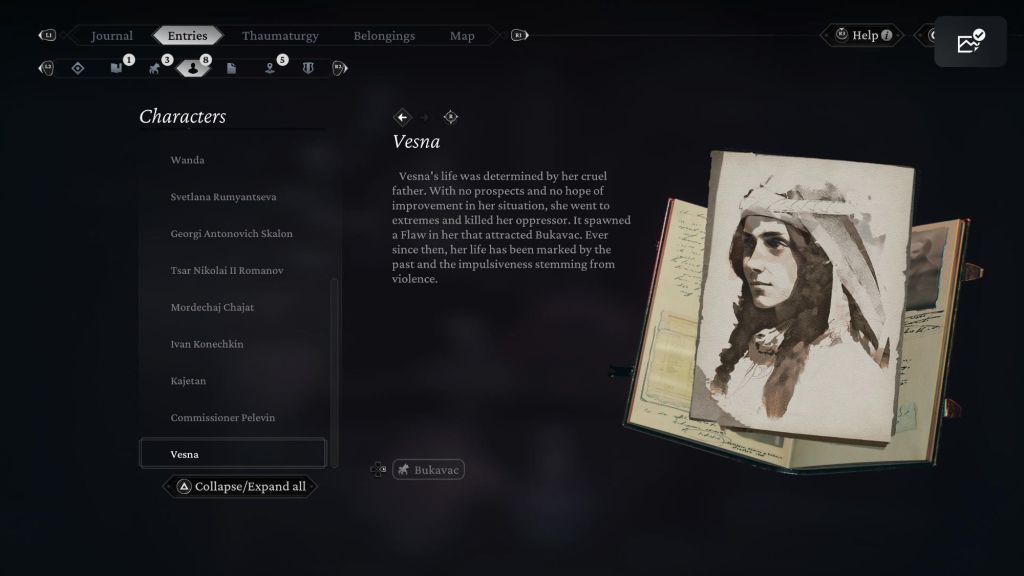Show the Belongings tab

coord(384,36)
